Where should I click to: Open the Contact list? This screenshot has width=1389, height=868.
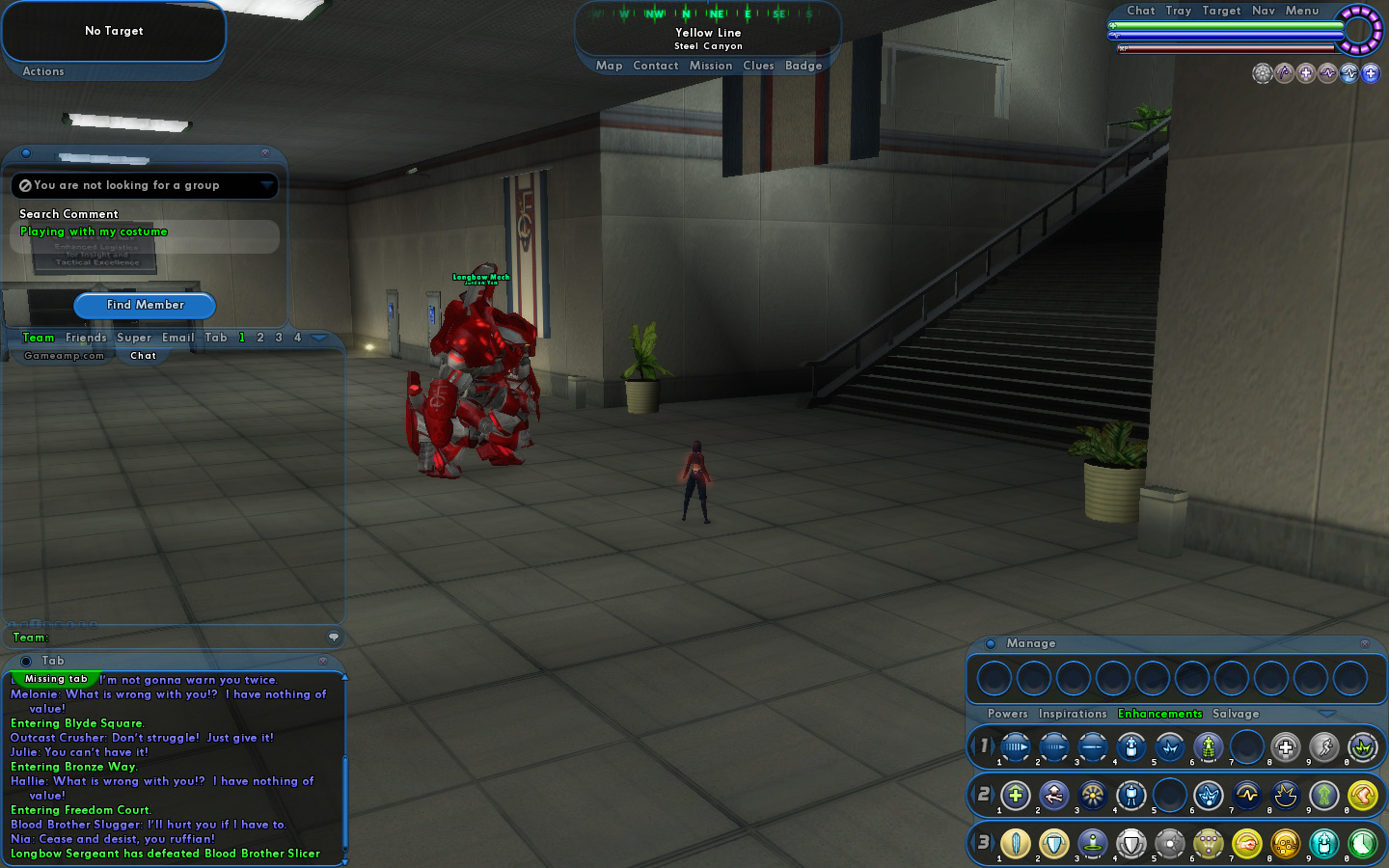point(656,66)
